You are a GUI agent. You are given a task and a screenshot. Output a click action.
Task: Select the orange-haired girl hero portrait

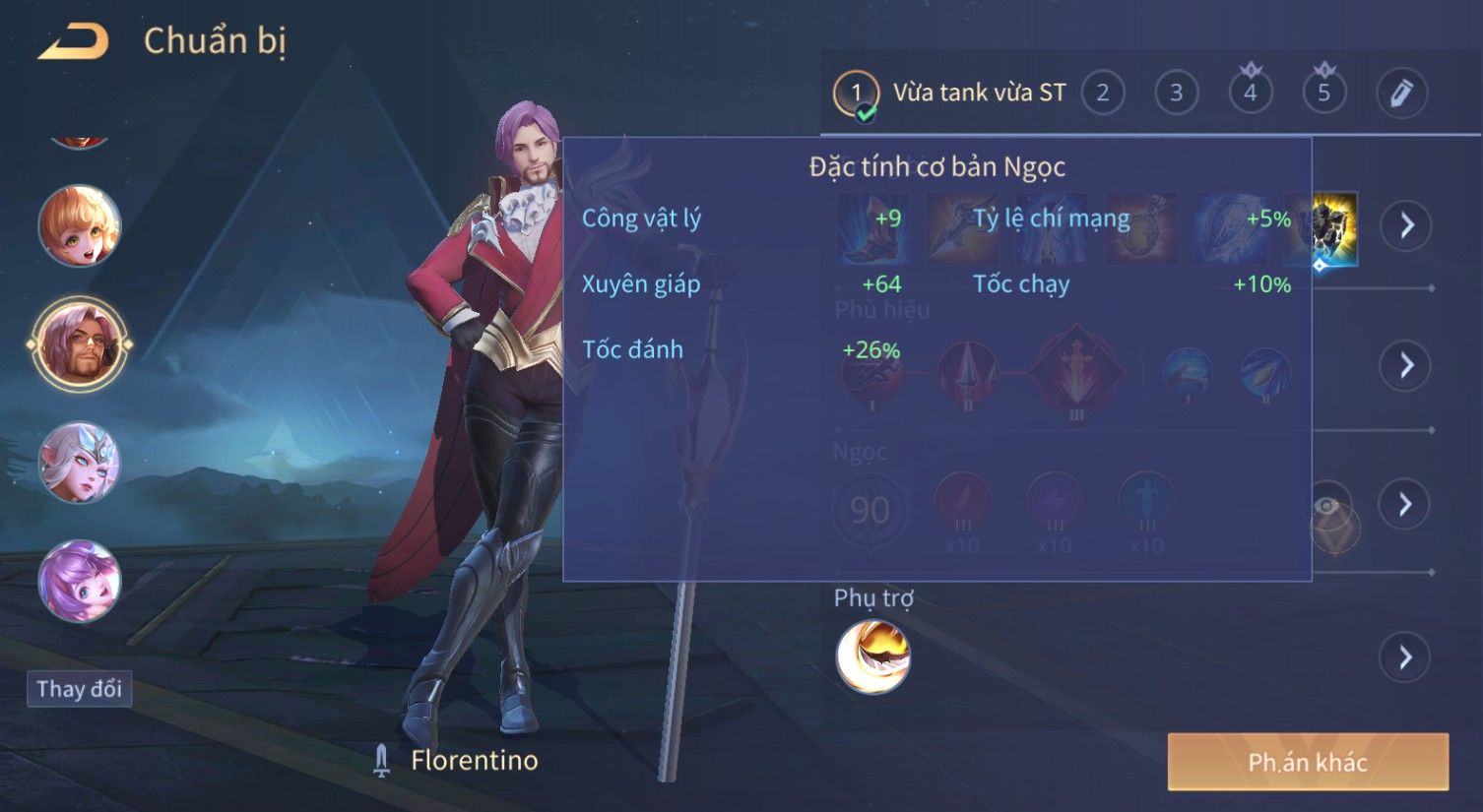pos(80,226)
